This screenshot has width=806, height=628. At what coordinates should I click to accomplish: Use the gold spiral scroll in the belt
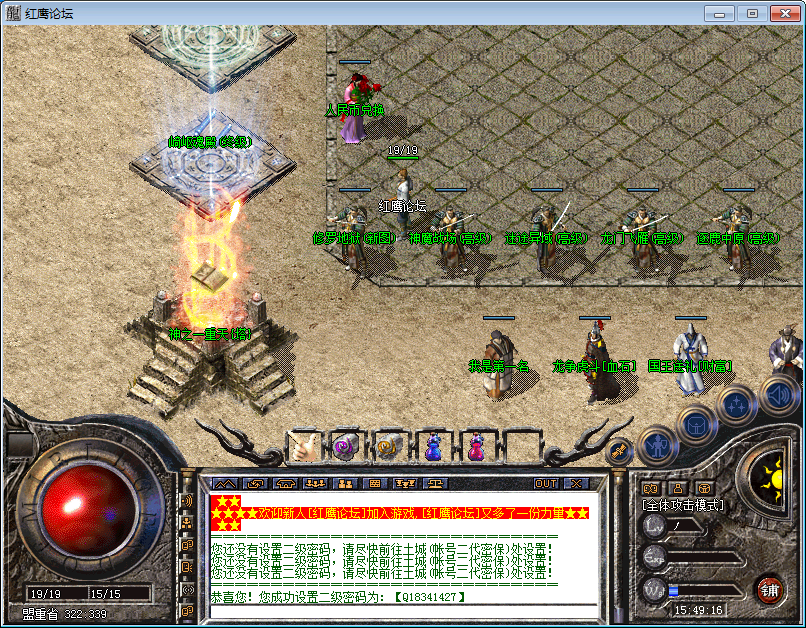[x=388, y=446]
